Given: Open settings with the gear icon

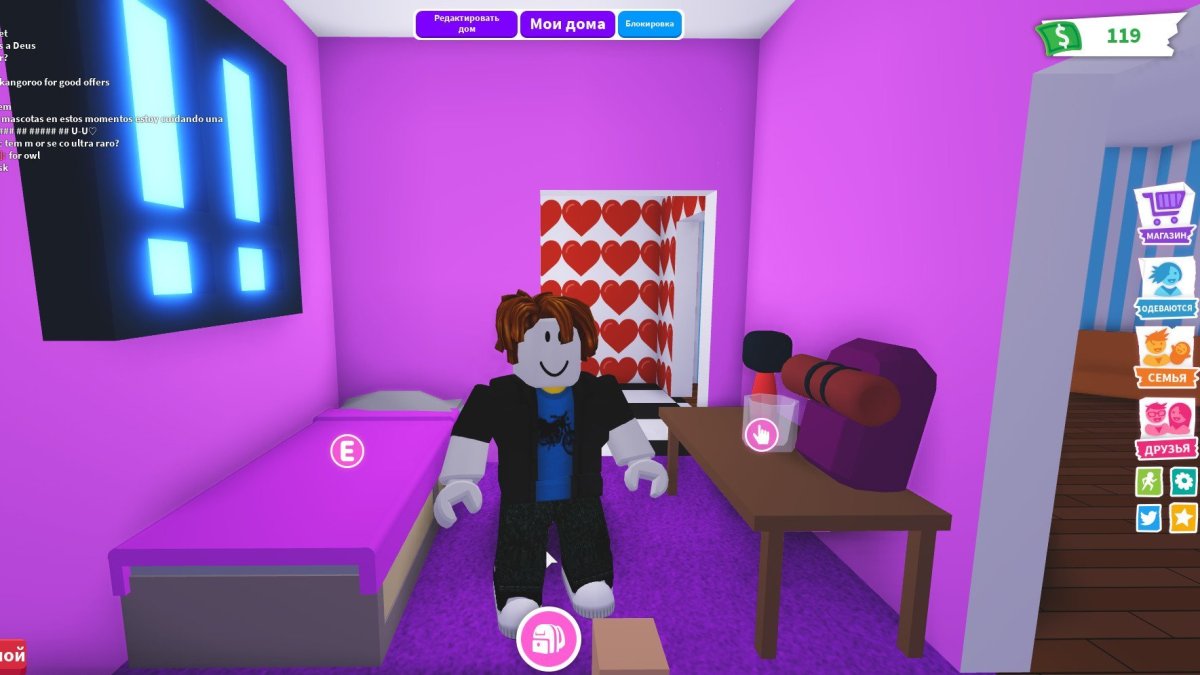Looking at the screenshot, I should point(1184,482).
